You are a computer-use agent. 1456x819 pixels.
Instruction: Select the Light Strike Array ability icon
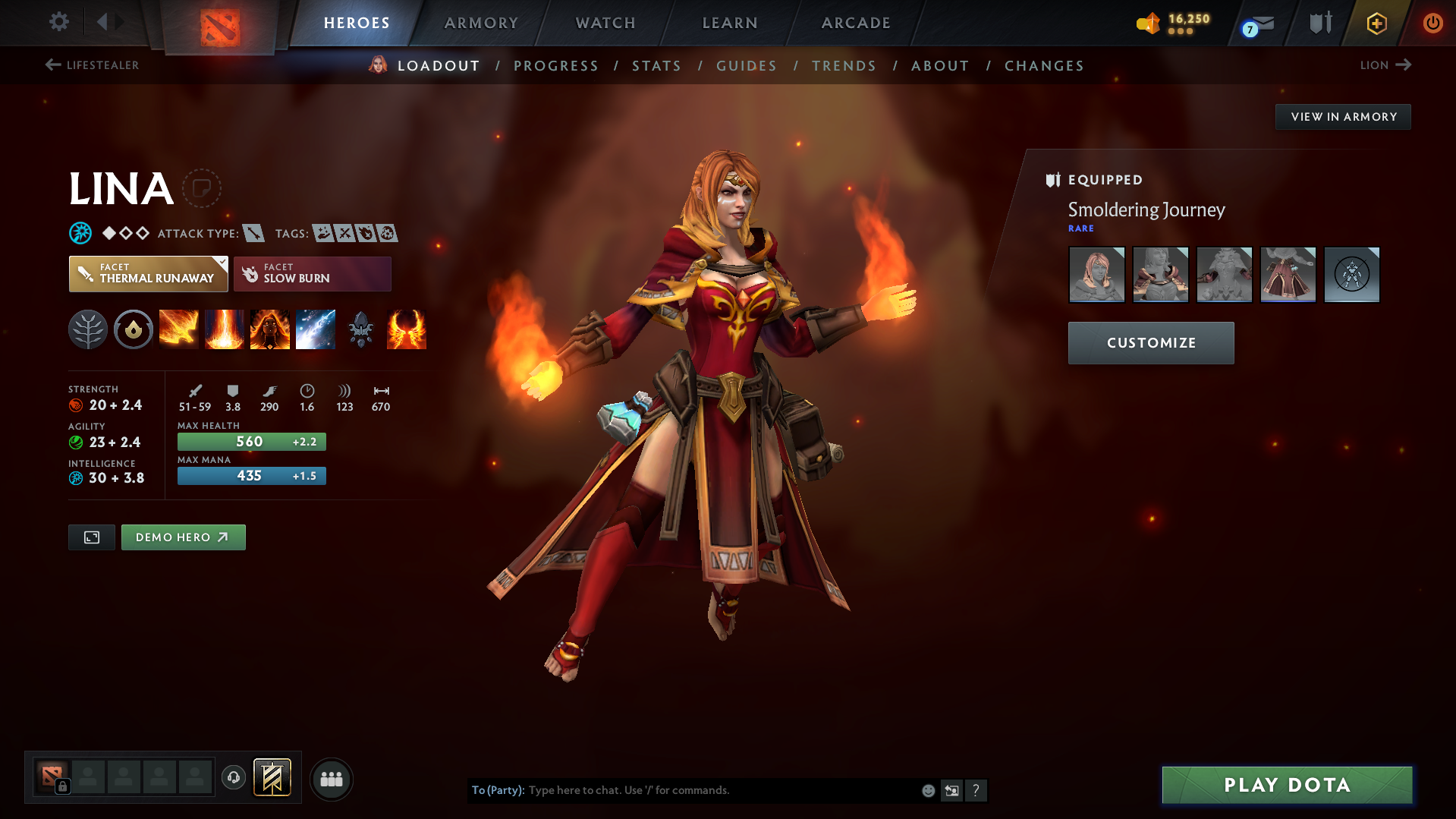point(225,329)
